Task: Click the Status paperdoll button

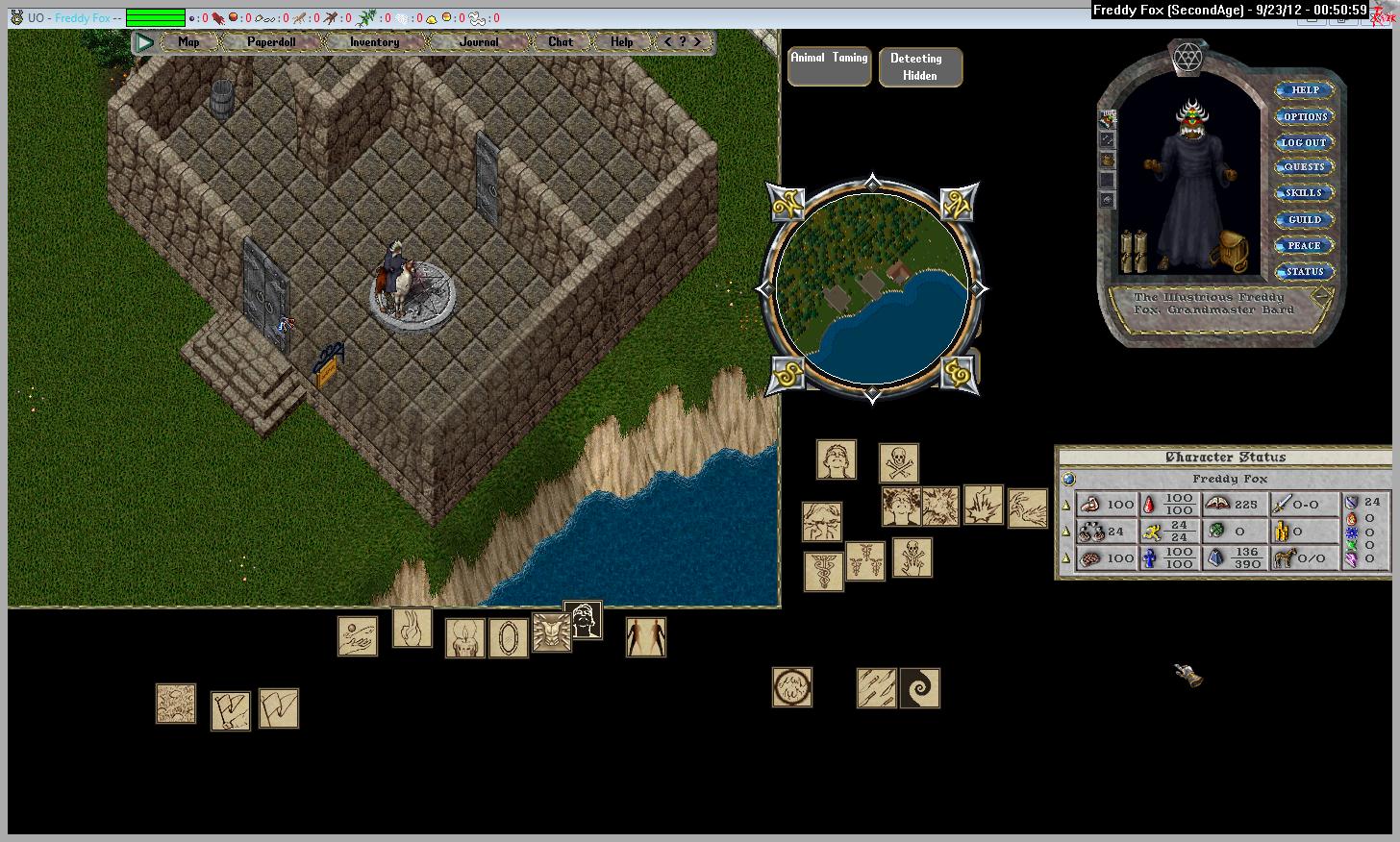Action: [1305, 272]
